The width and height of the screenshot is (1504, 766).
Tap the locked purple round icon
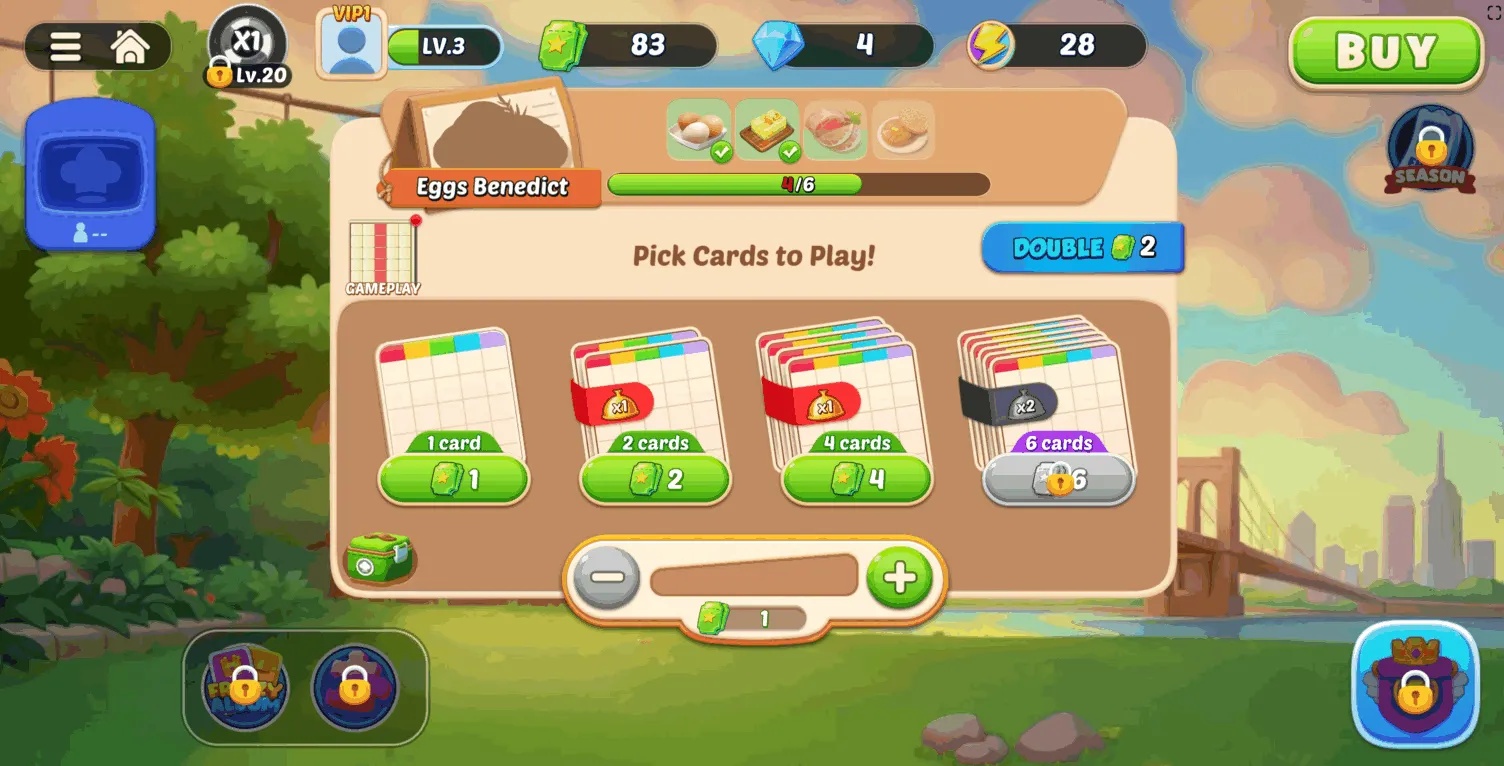(x=354, y=688)
